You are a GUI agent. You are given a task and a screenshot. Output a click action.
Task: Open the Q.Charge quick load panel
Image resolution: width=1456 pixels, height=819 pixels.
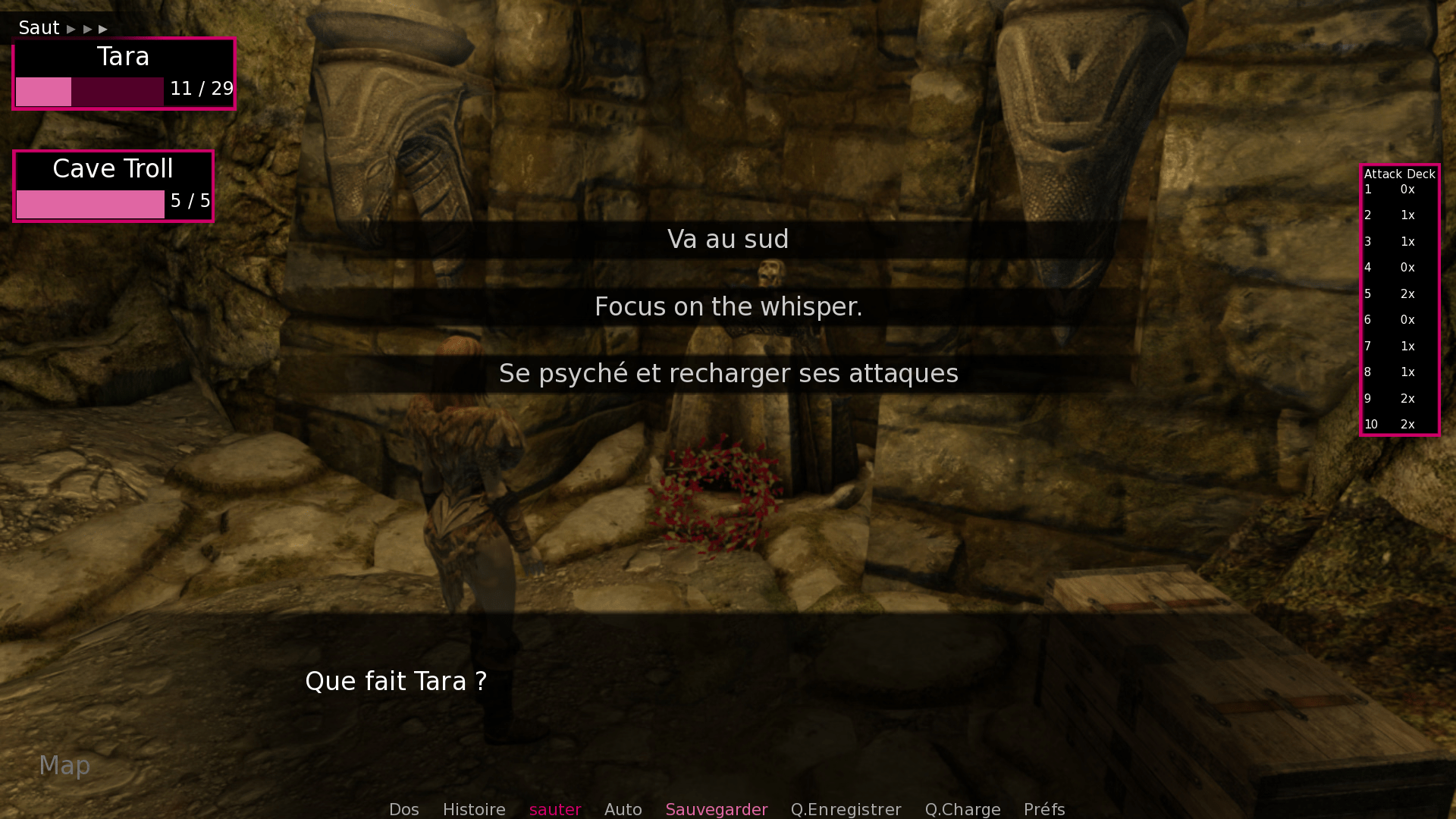pyautogui.click(x=962, y=809)
